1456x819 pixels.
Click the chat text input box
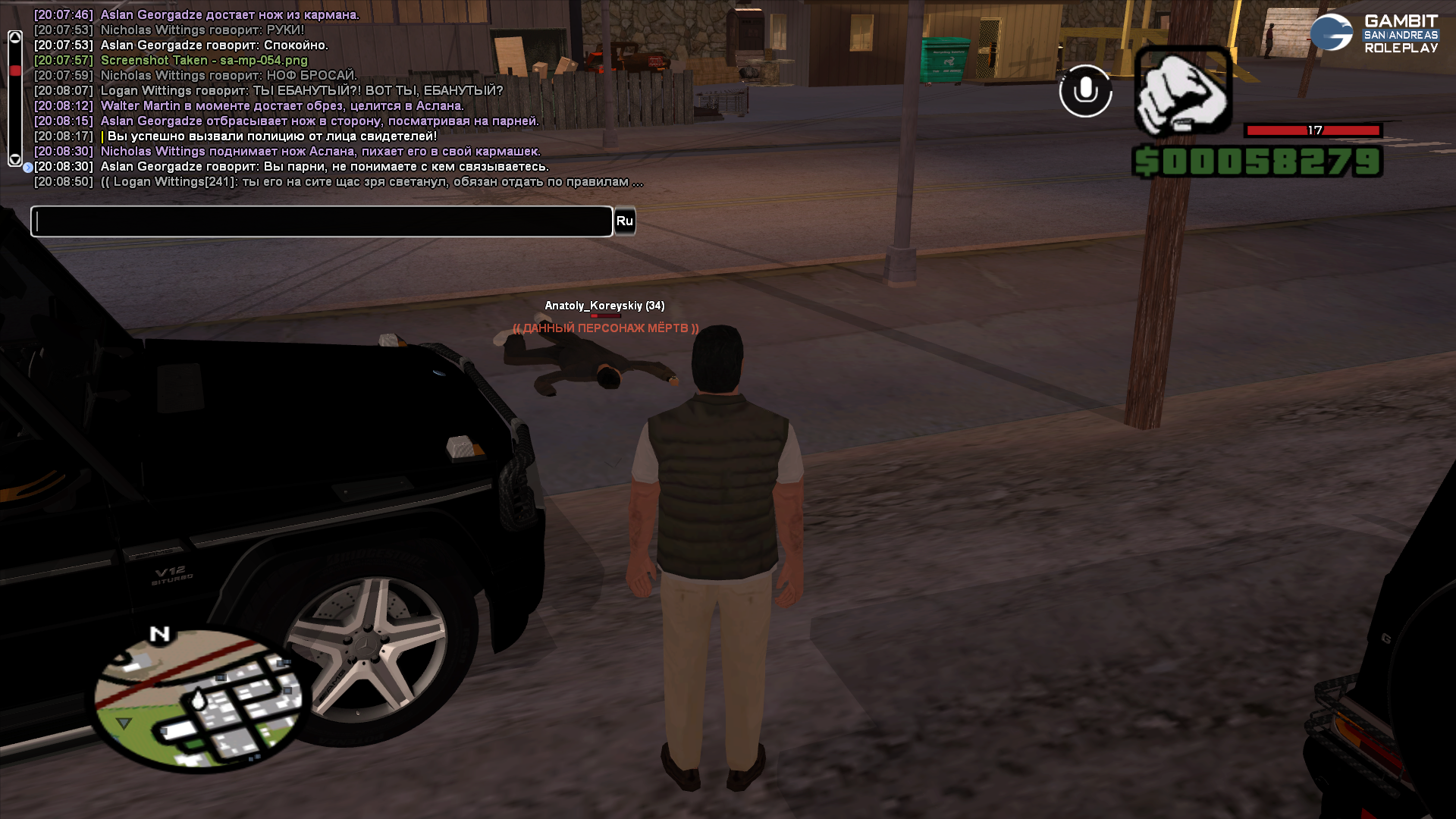point(322,221)
